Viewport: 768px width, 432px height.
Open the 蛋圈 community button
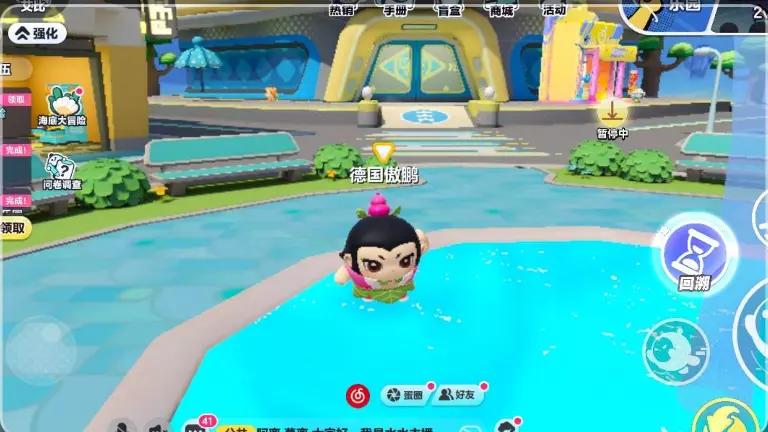click(405, 395)
